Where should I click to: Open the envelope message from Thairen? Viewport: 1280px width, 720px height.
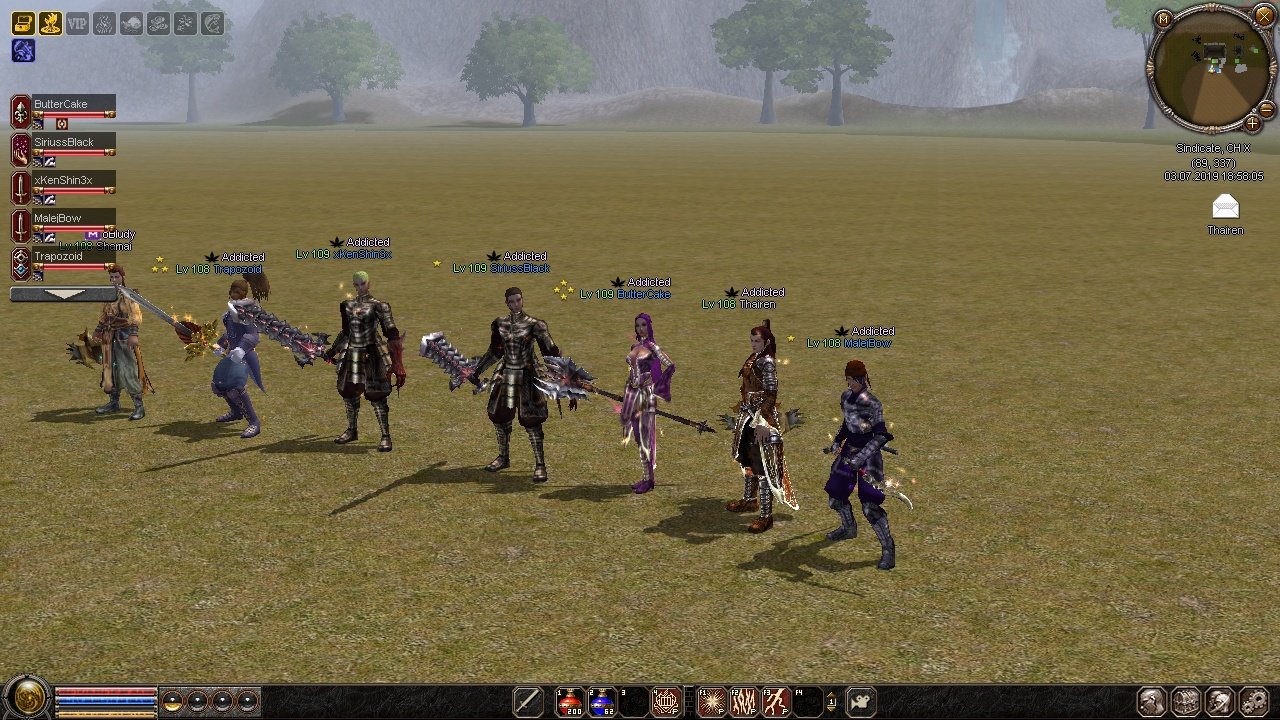pos(1225,207)
